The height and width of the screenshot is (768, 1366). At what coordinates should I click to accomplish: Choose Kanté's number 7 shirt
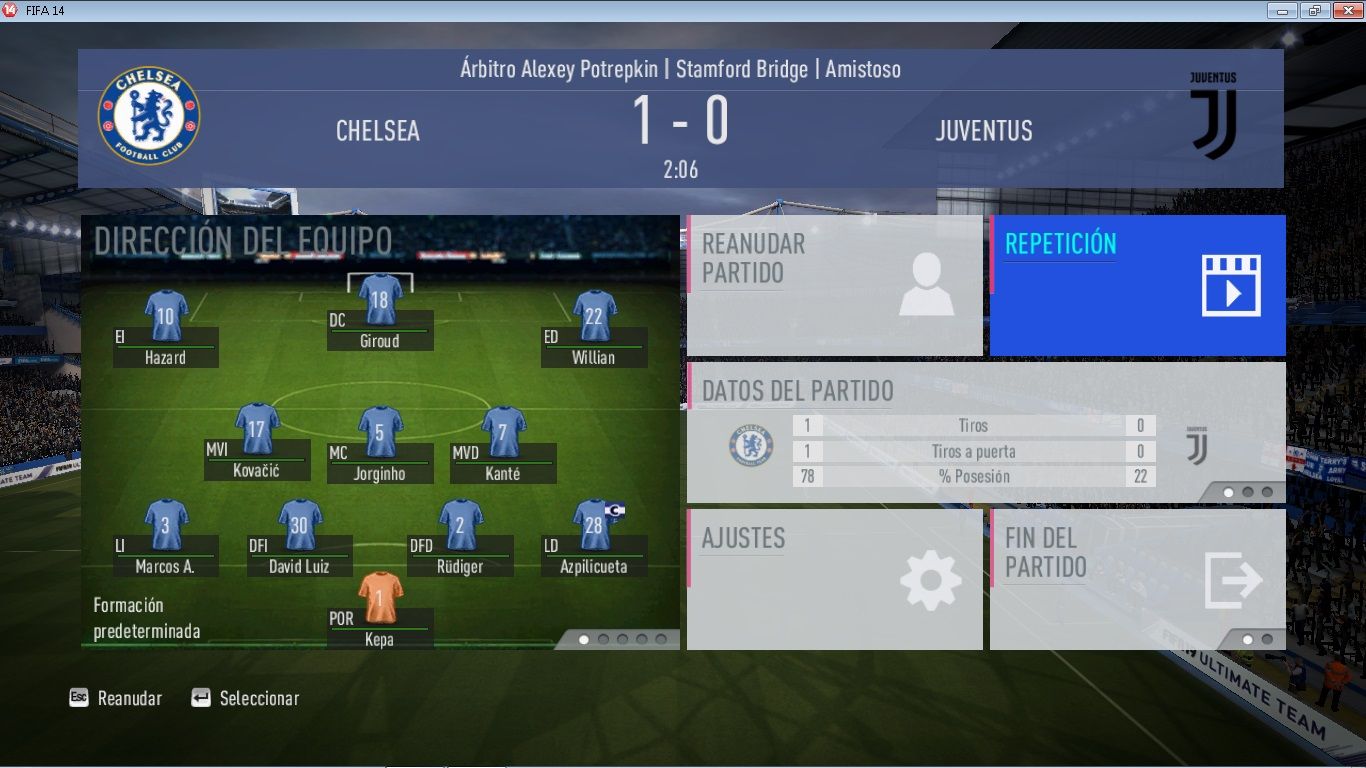coord(503,432)
